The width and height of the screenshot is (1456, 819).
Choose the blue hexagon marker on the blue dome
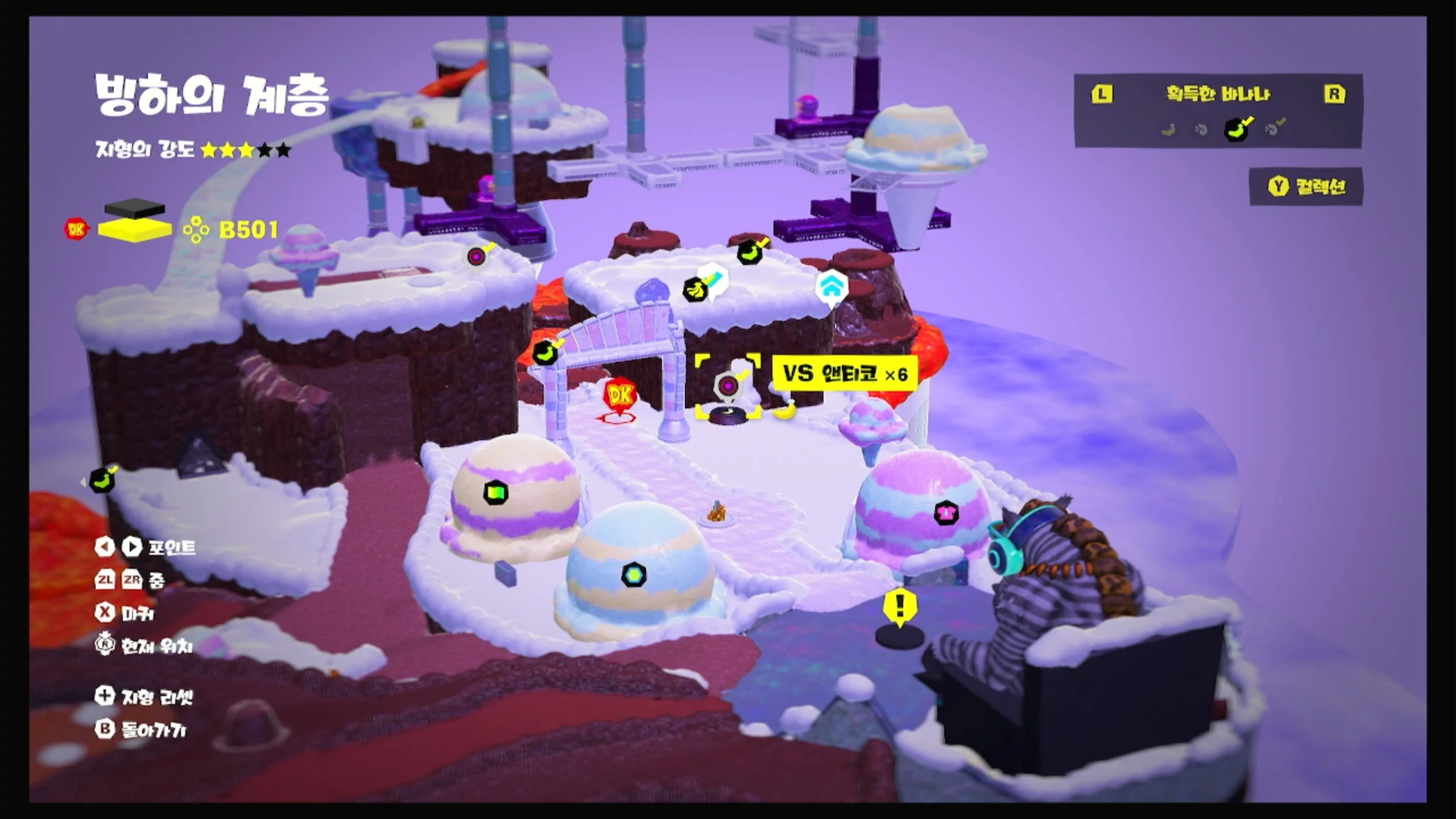633,575
